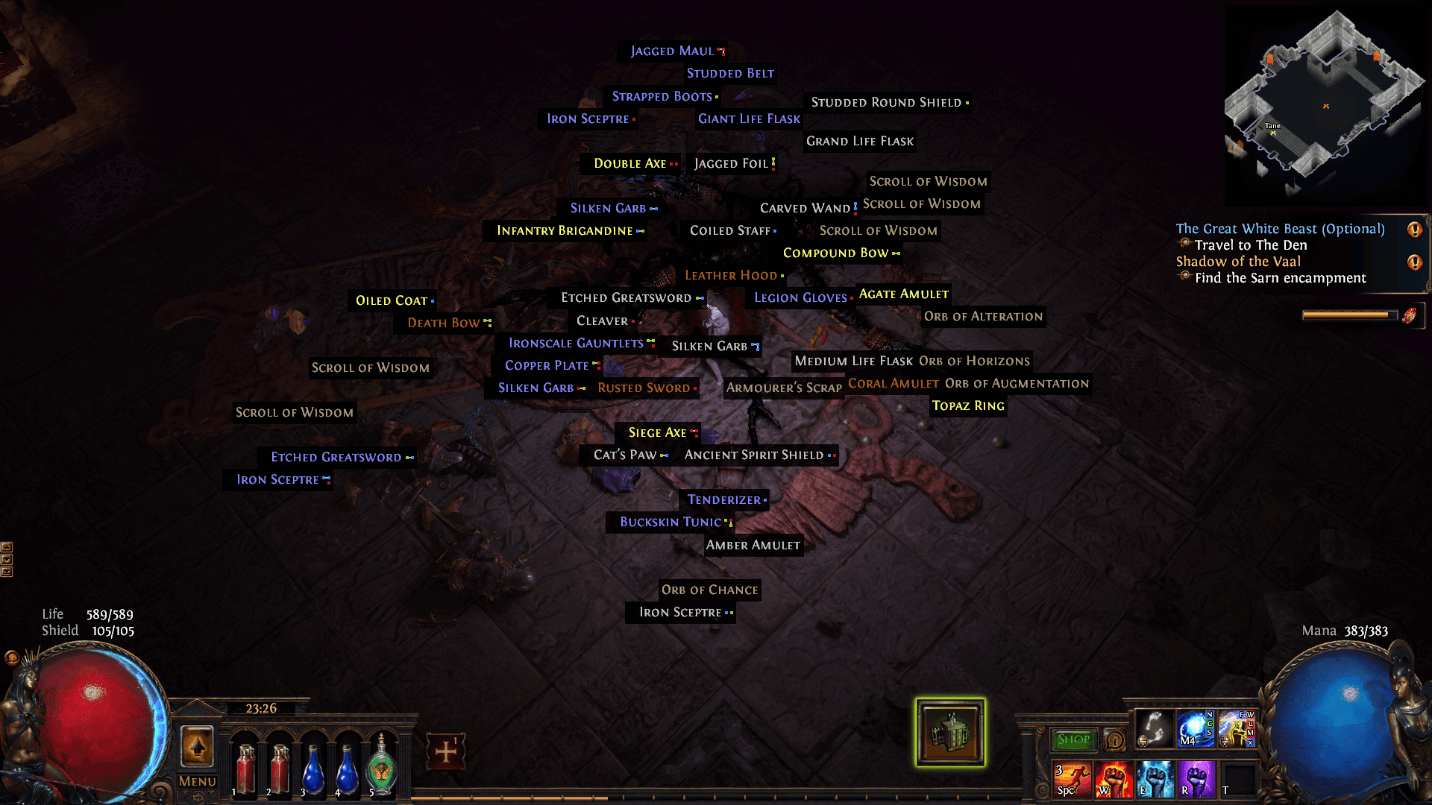Click the round info 'i' button

click(x=1114, y=741)
